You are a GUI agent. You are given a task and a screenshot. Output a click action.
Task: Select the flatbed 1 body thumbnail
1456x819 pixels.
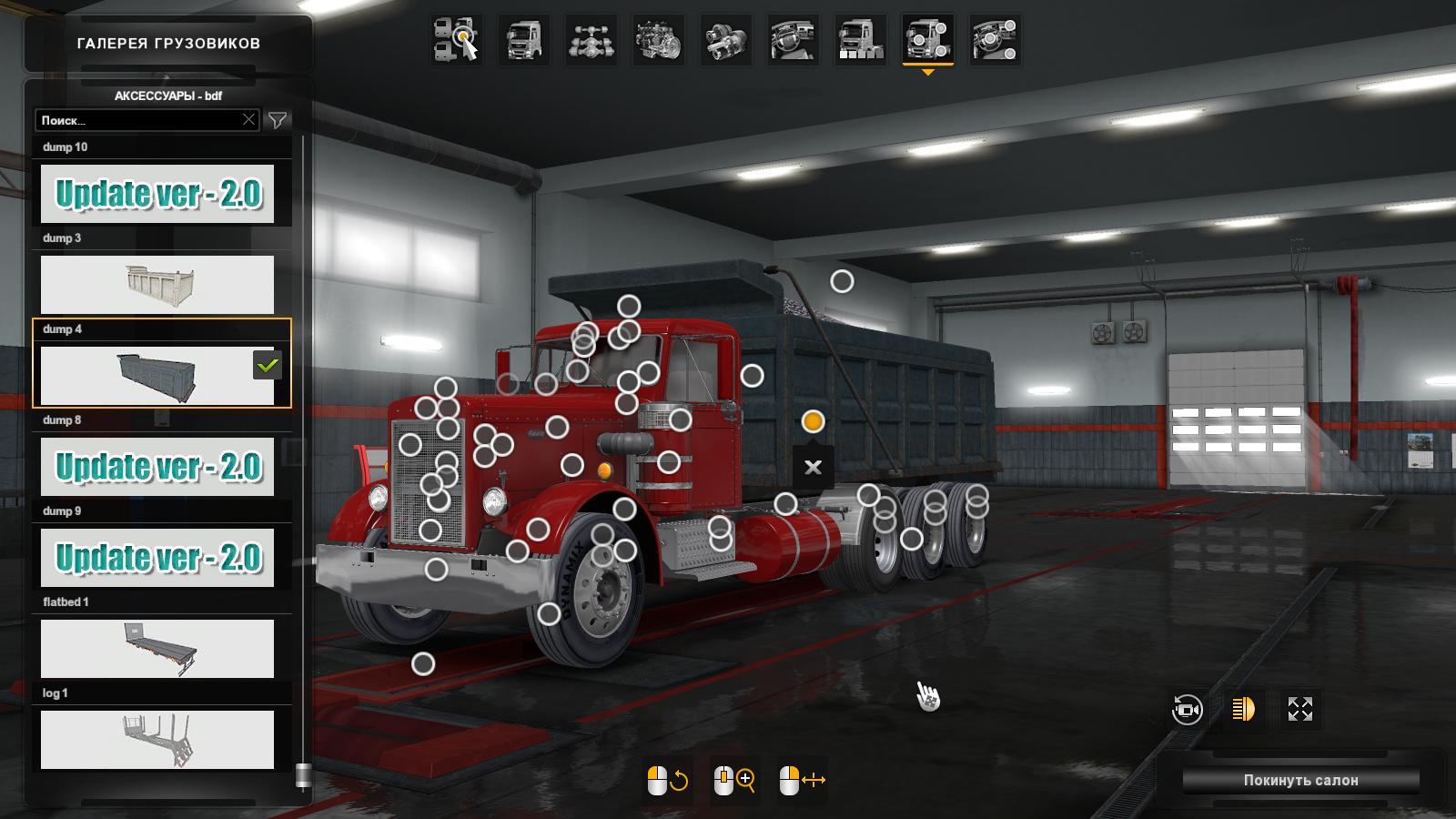[157, 649]
